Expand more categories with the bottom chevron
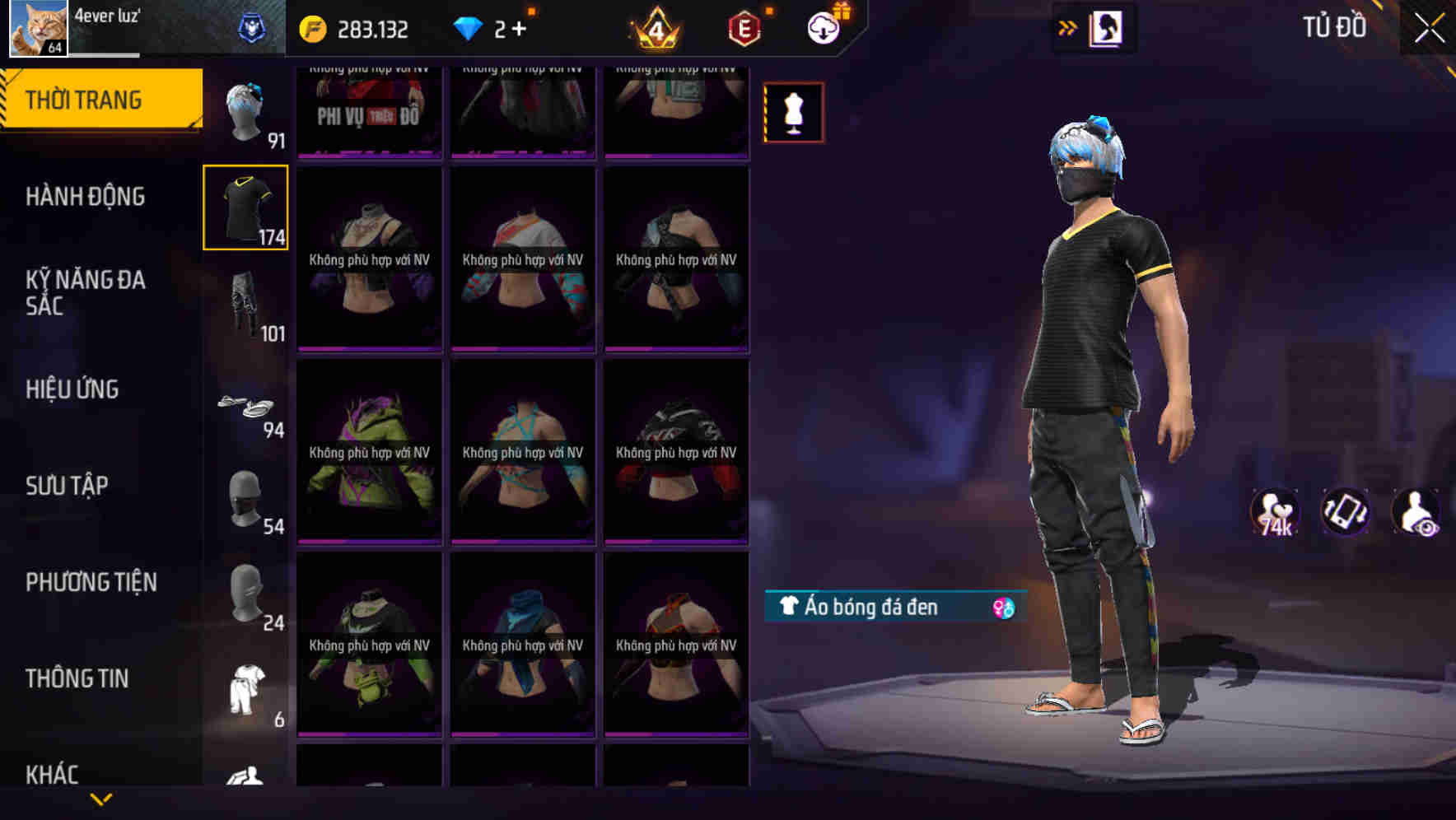The height and width of the screenshot is (820, 1456). 101,798
